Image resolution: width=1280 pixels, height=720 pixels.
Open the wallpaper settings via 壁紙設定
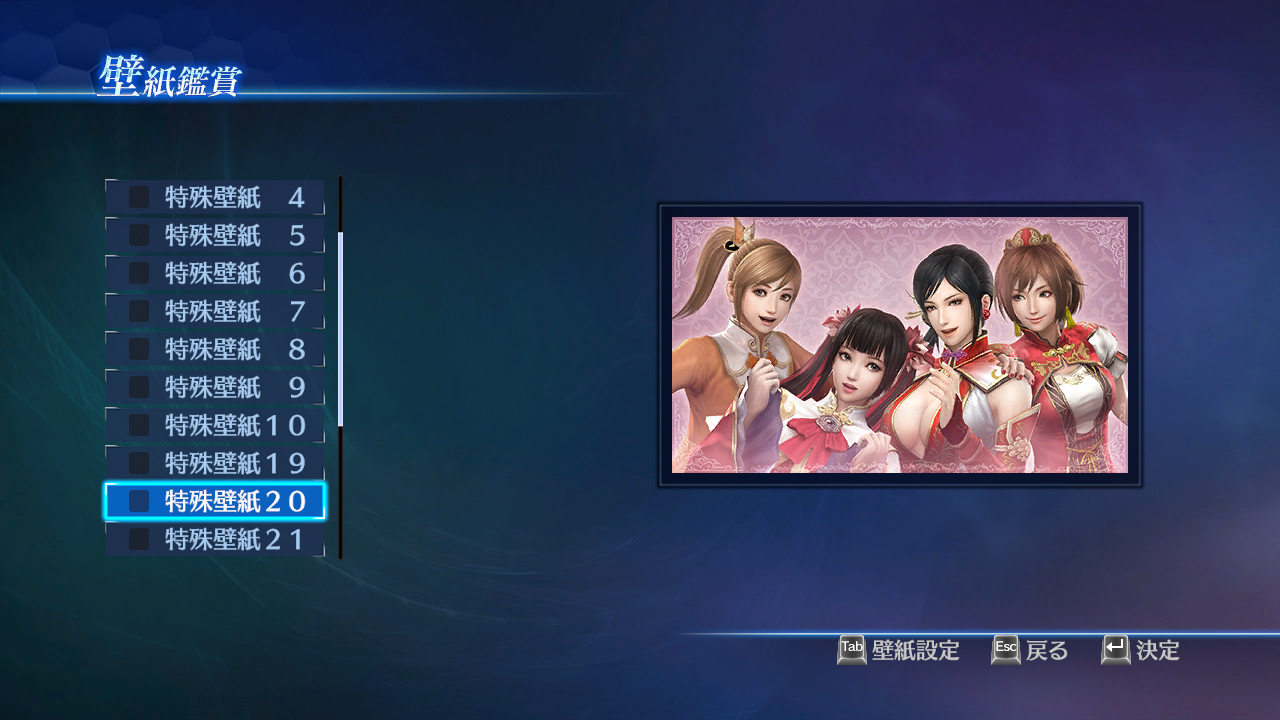click(x=915, y=650)
